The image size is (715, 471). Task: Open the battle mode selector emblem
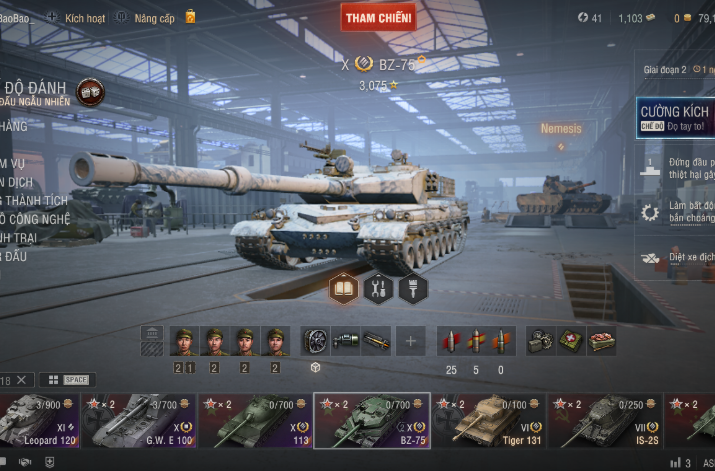point(90,92)
